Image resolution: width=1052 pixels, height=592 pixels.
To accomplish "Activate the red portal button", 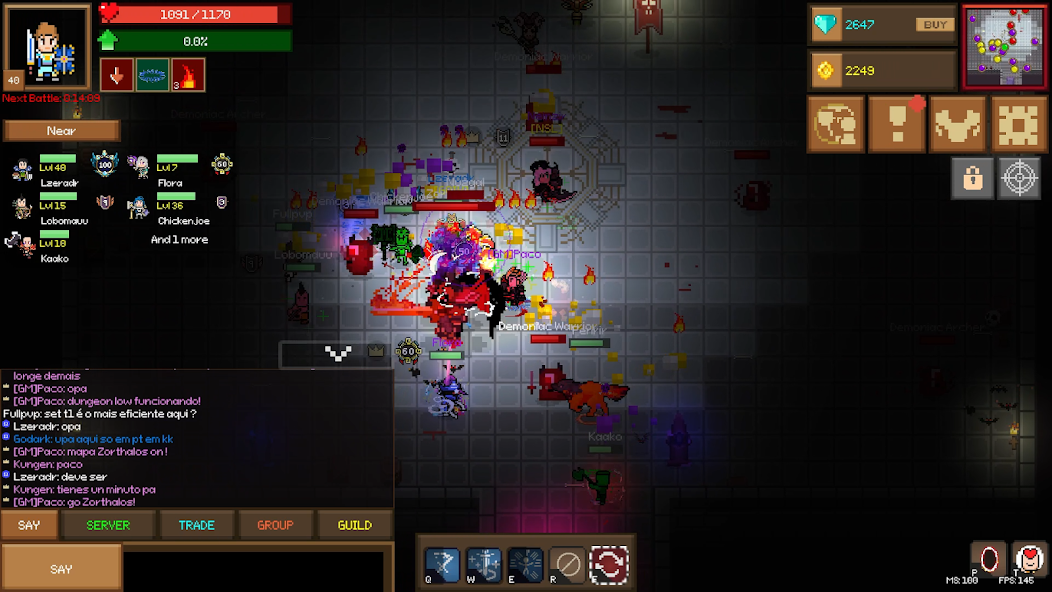I will click(x=988, y=558).
